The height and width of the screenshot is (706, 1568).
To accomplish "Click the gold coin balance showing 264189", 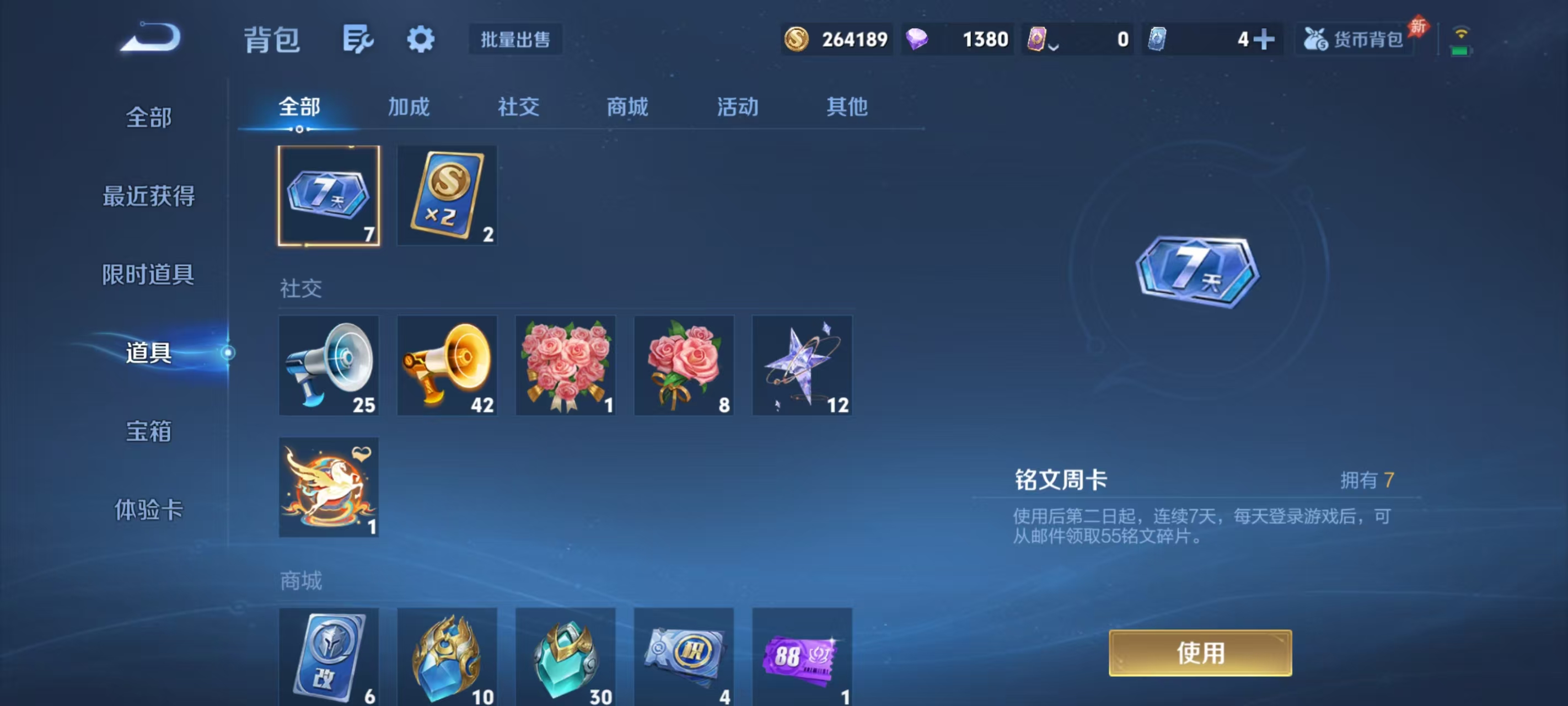I will pyautogui.click(x=837, y=39).
